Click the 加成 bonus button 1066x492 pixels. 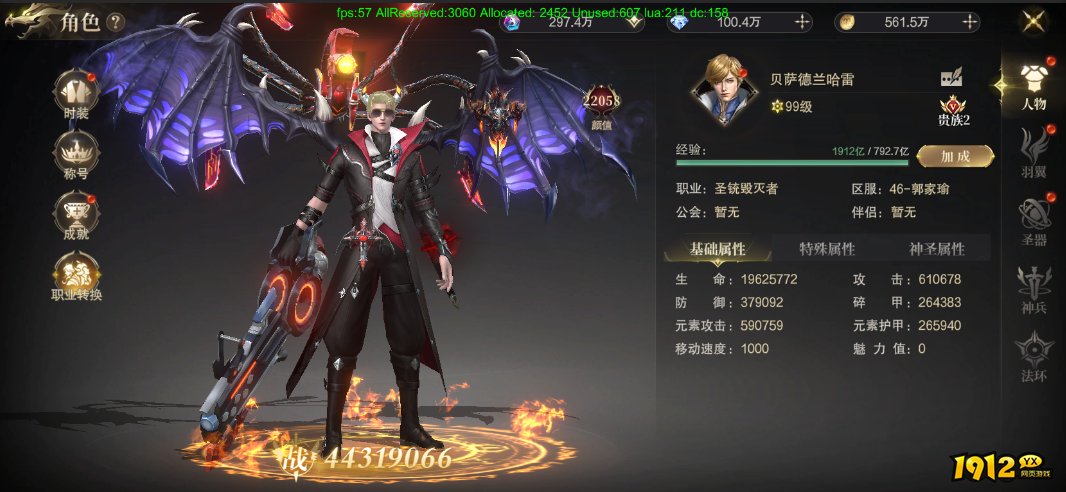click(955, 156)
